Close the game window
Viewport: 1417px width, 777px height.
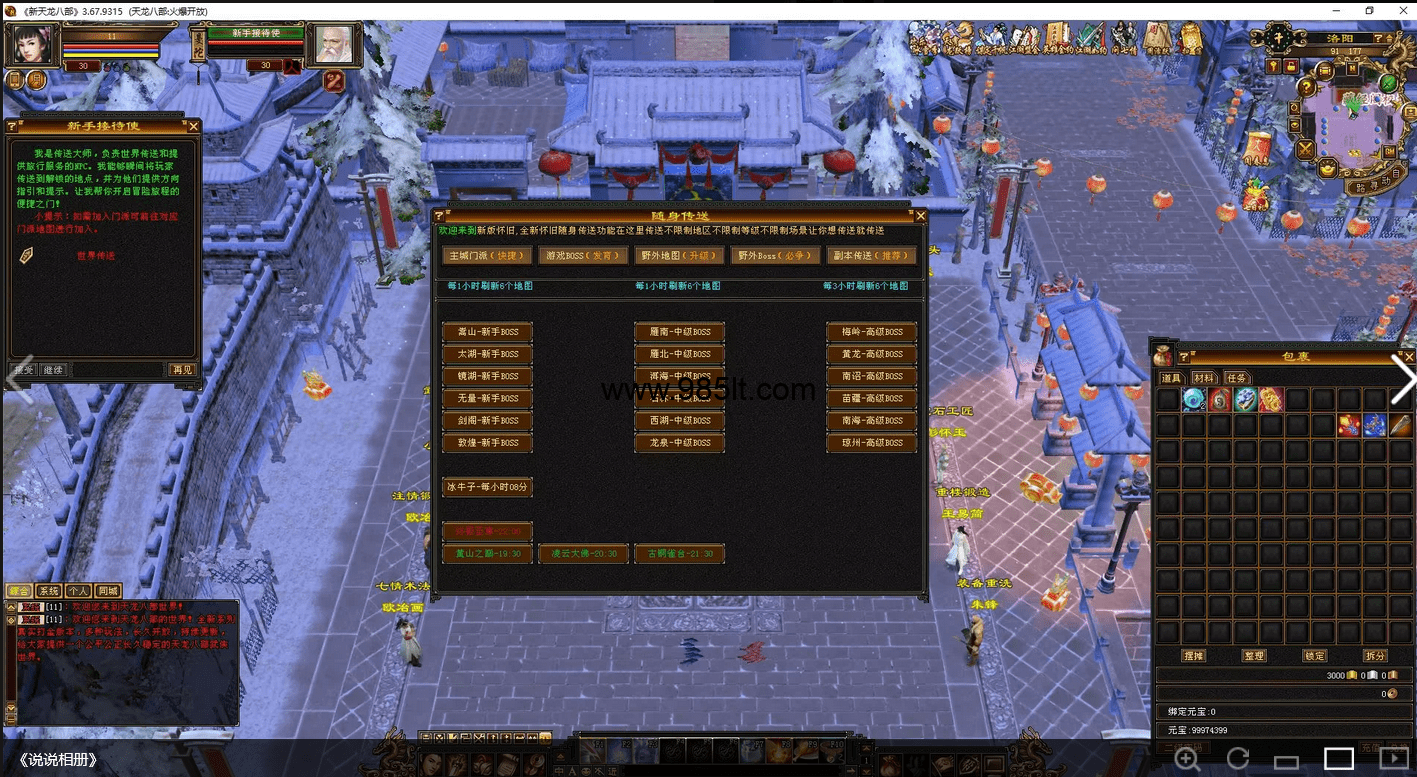[1398, 10]
